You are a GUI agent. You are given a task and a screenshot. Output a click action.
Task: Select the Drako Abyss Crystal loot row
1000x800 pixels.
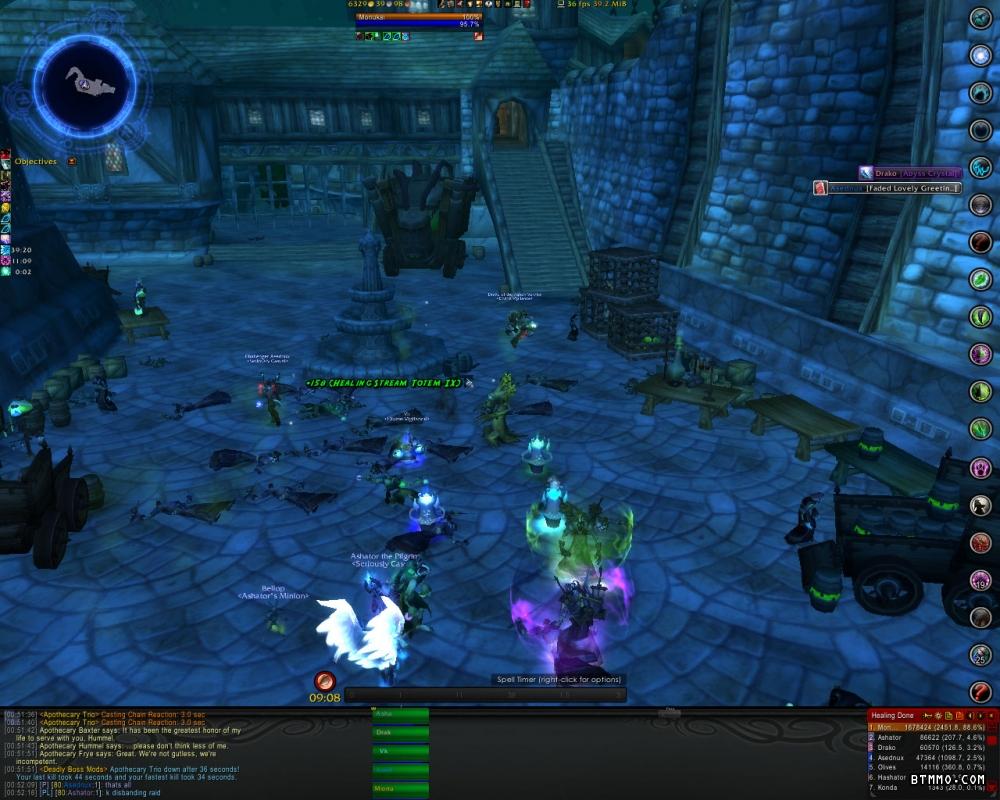[x=910, y=173]
